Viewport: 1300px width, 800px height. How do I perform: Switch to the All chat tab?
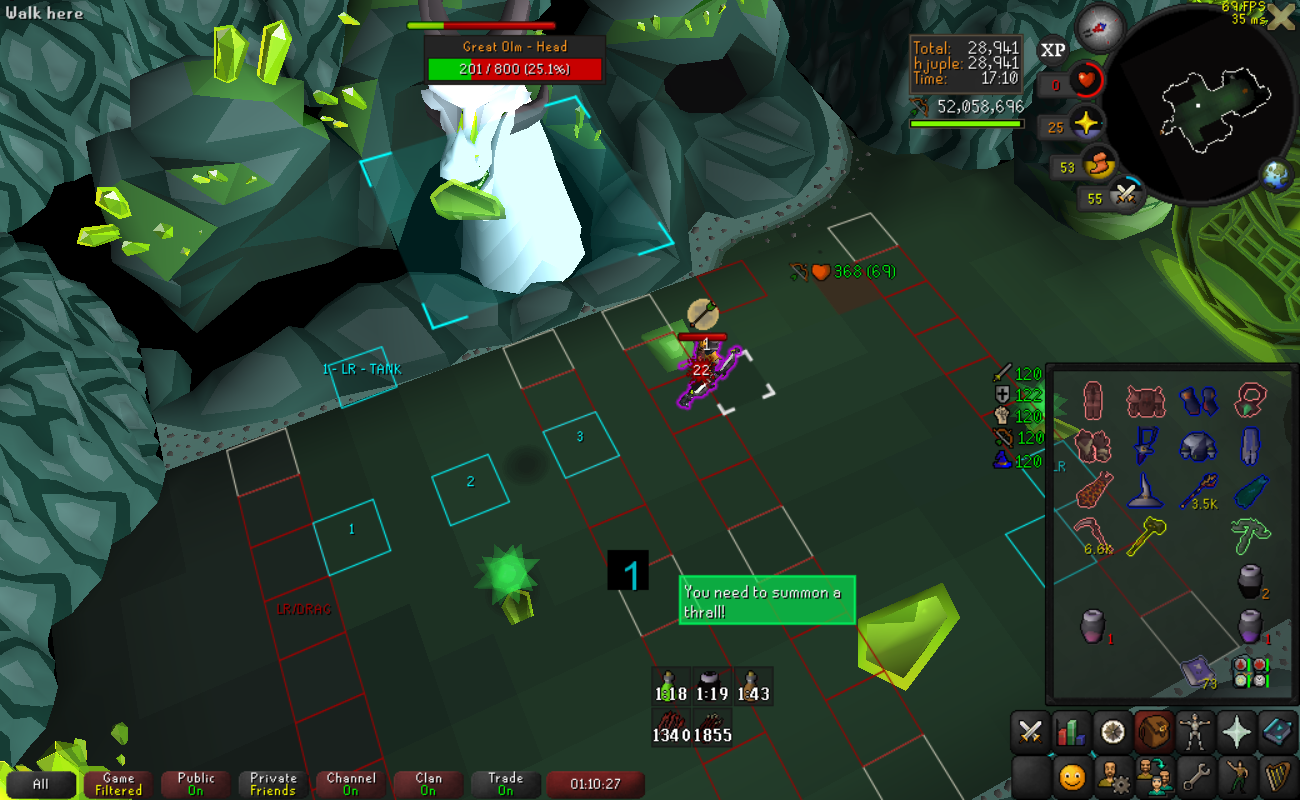pos(40,785)
